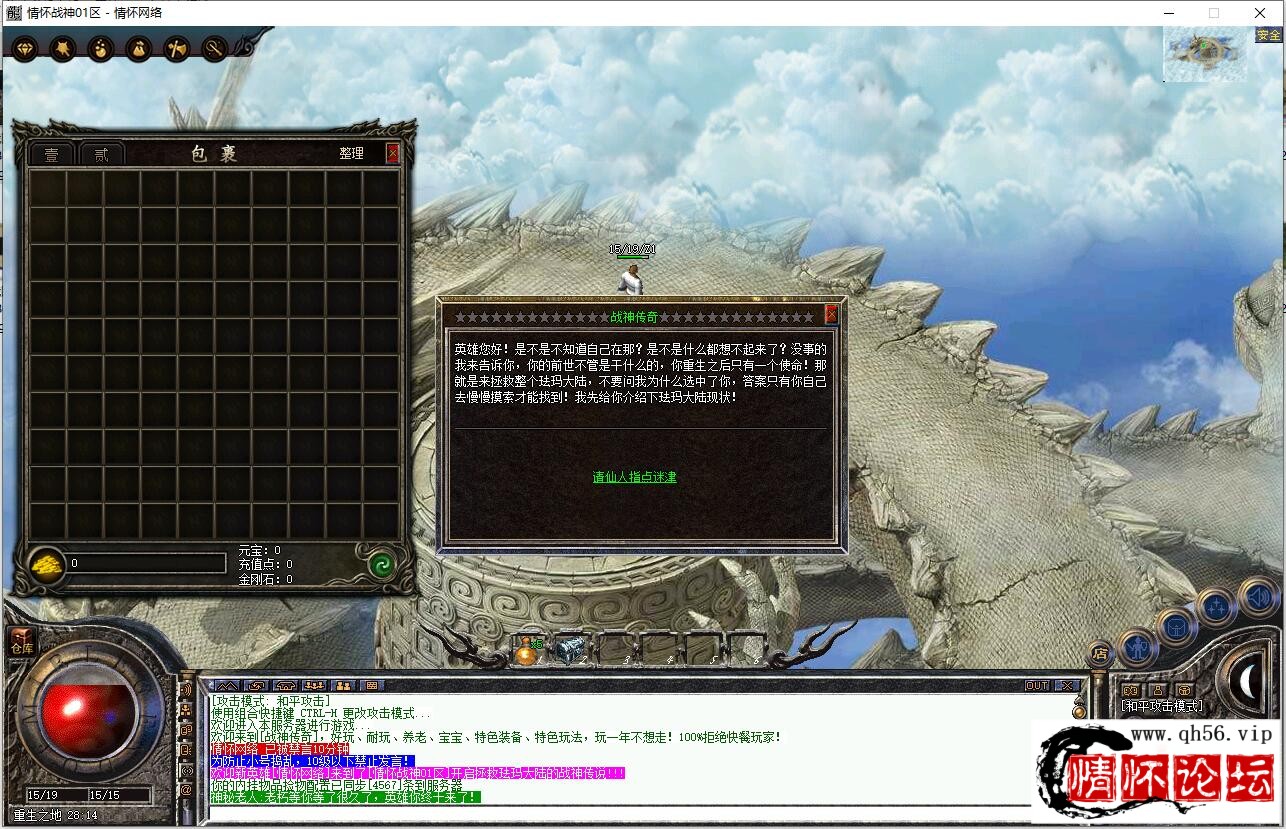Open the money bag icon menu

coord(138,48)
